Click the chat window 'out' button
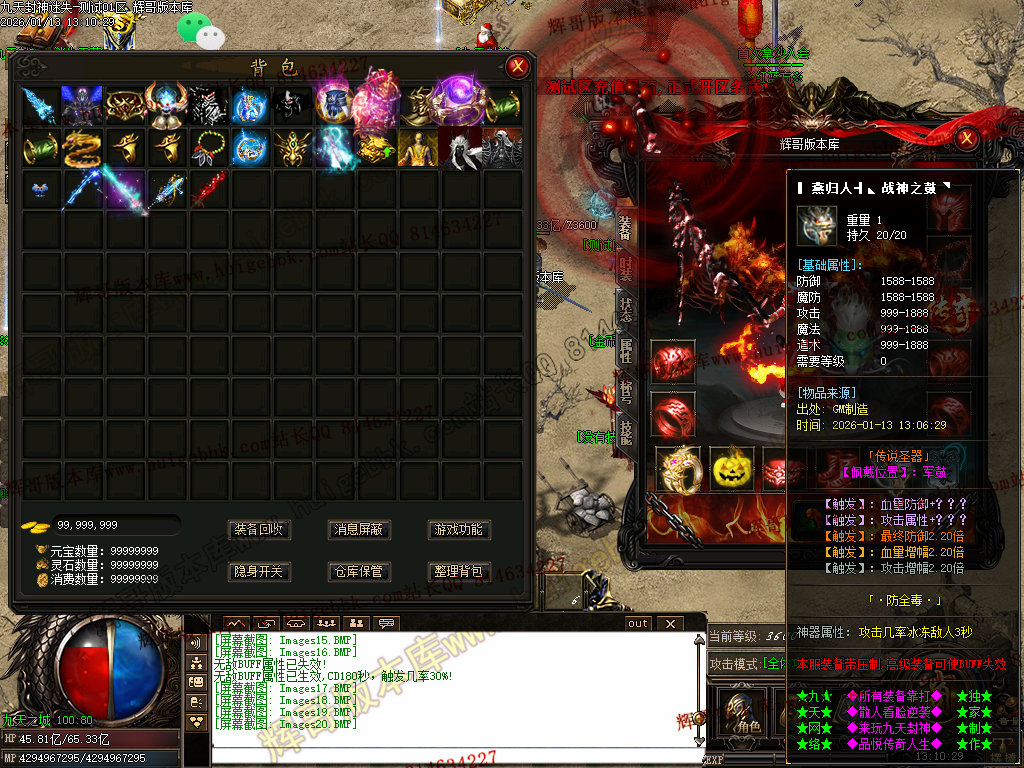 [x=637, y=624]
